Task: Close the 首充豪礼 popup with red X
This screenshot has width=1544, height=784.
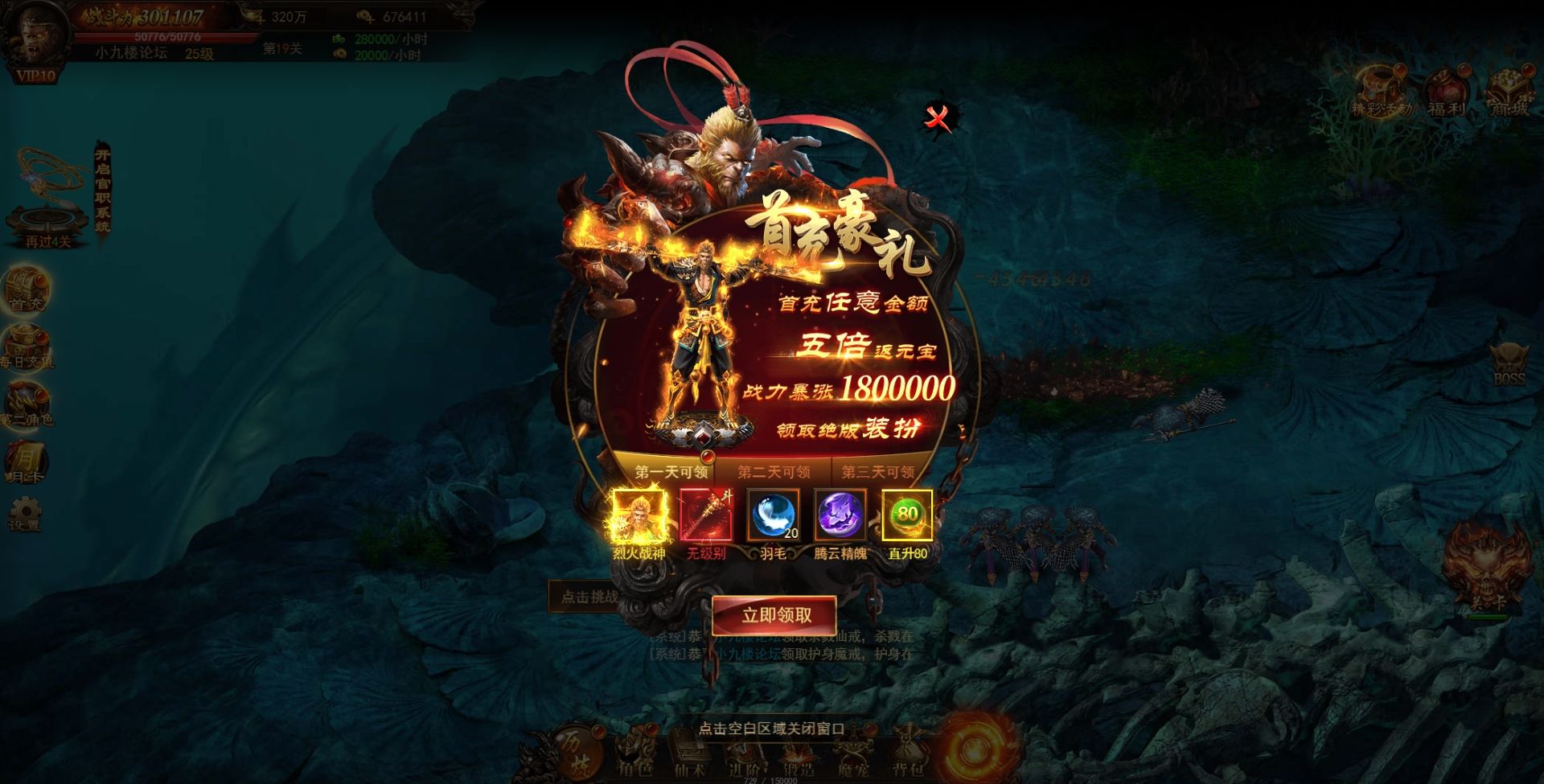Action: pos(937,118)
